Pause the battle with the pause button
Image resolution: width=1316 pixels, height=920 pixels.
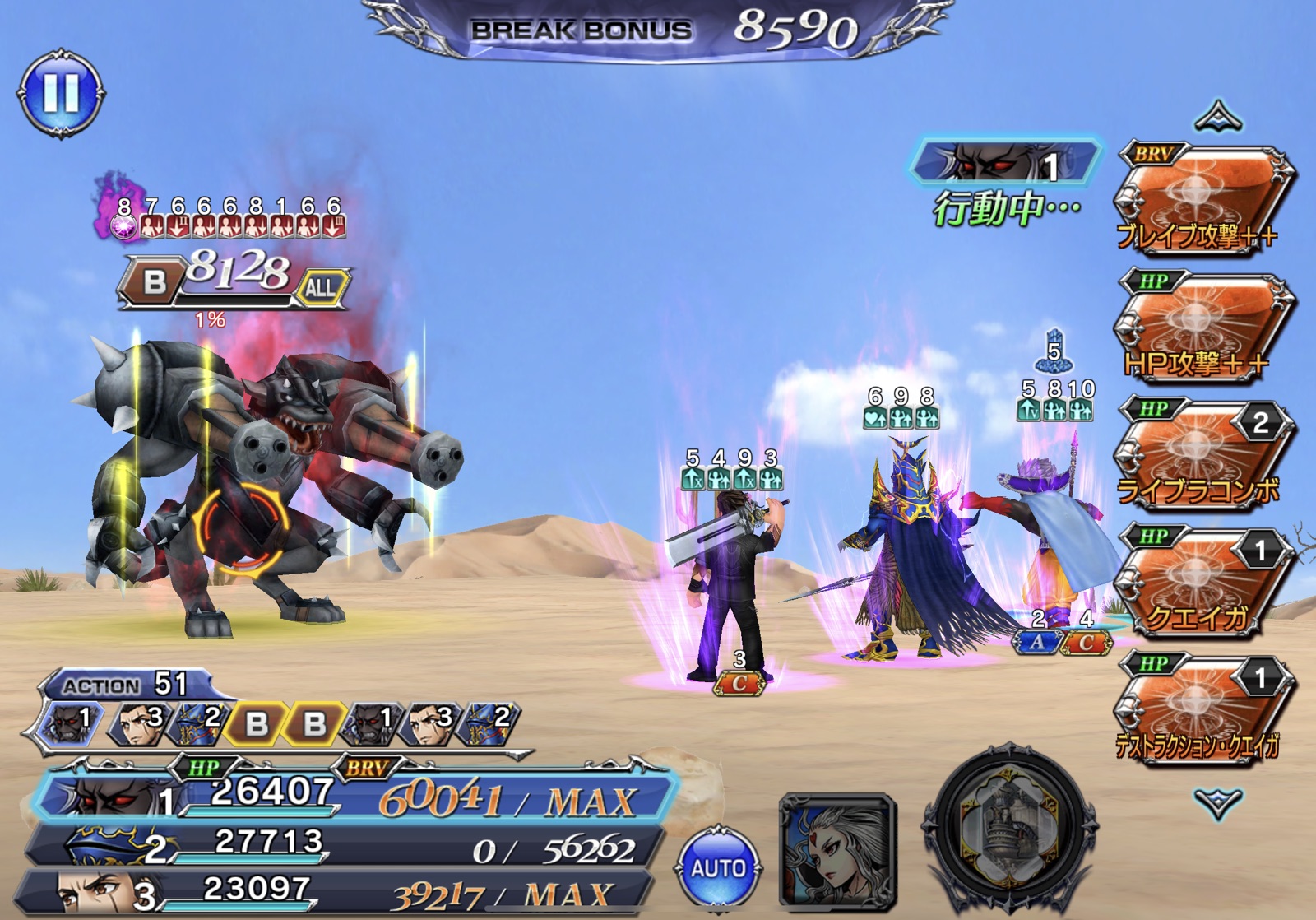61,93
